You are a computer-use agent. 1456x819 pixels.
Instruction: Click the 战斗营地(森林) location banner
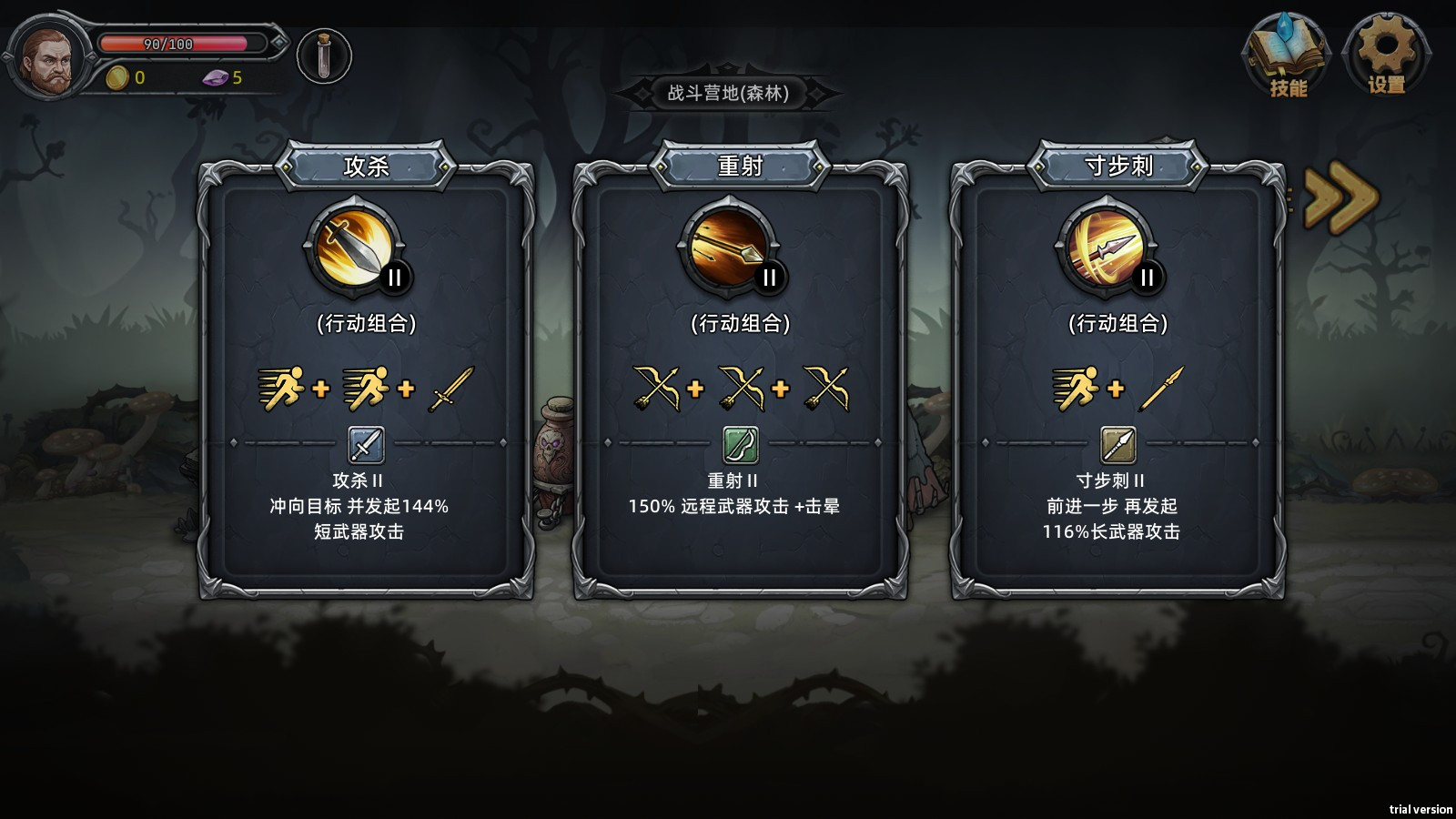click(x=728, y=93)
